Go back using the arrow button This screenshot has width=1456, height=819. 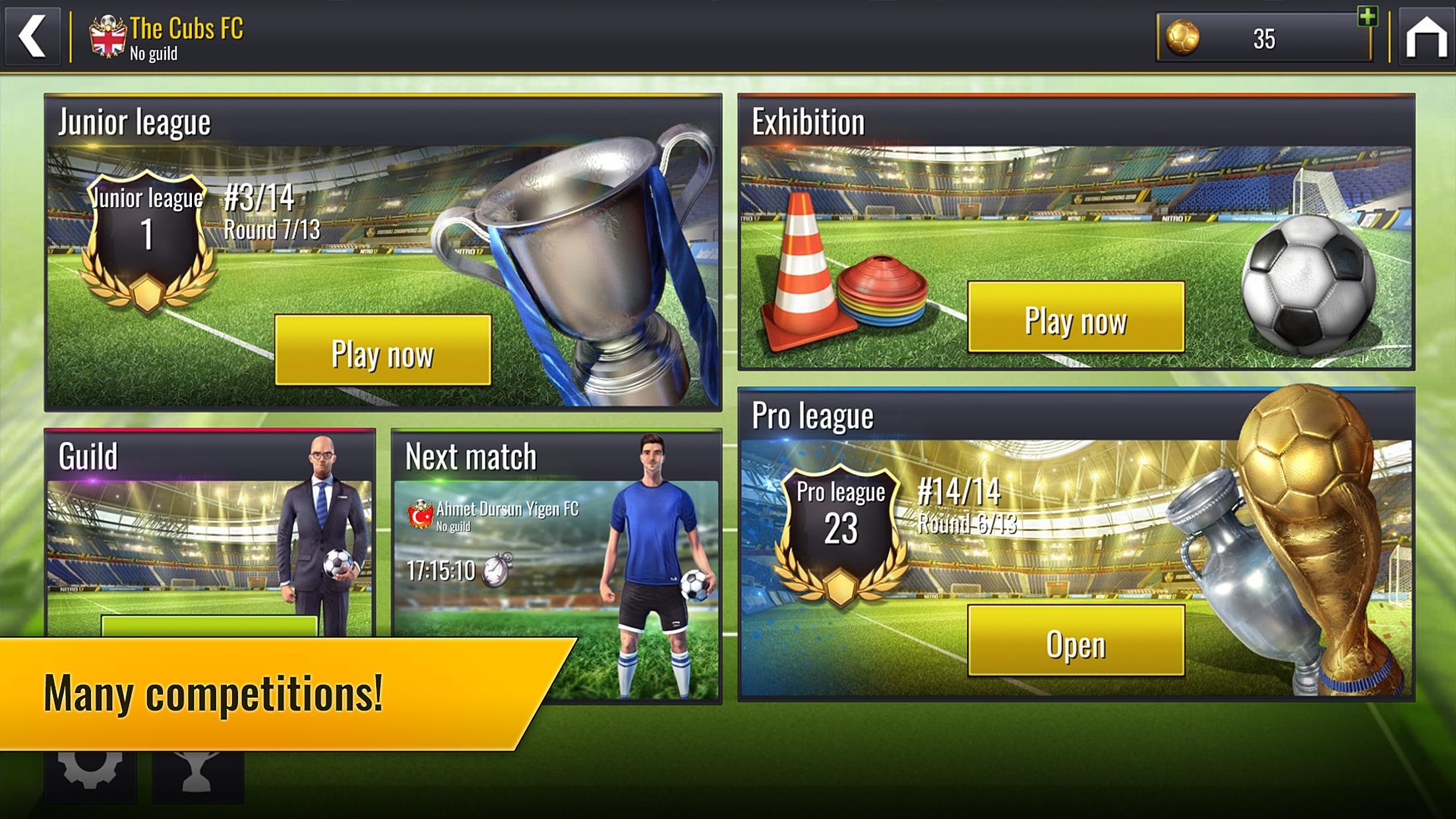coord(32,36)
